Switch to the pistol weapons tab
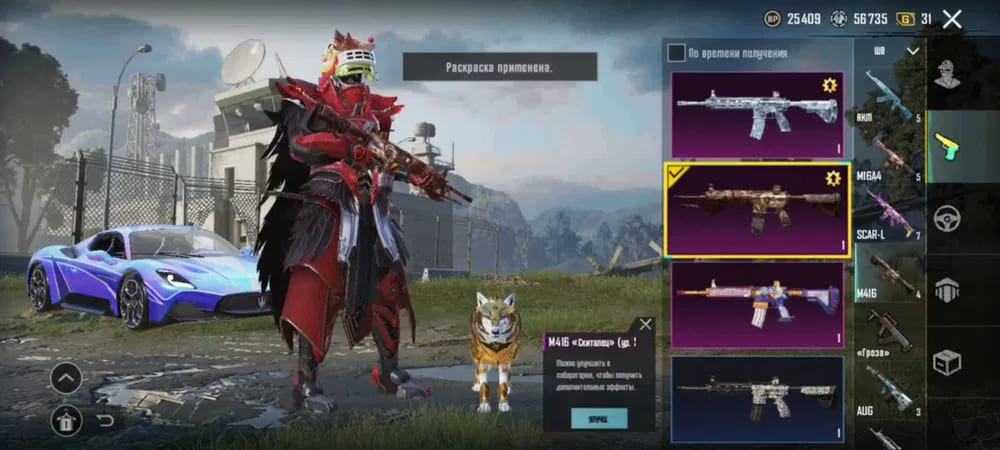 (x=946, y=146)
